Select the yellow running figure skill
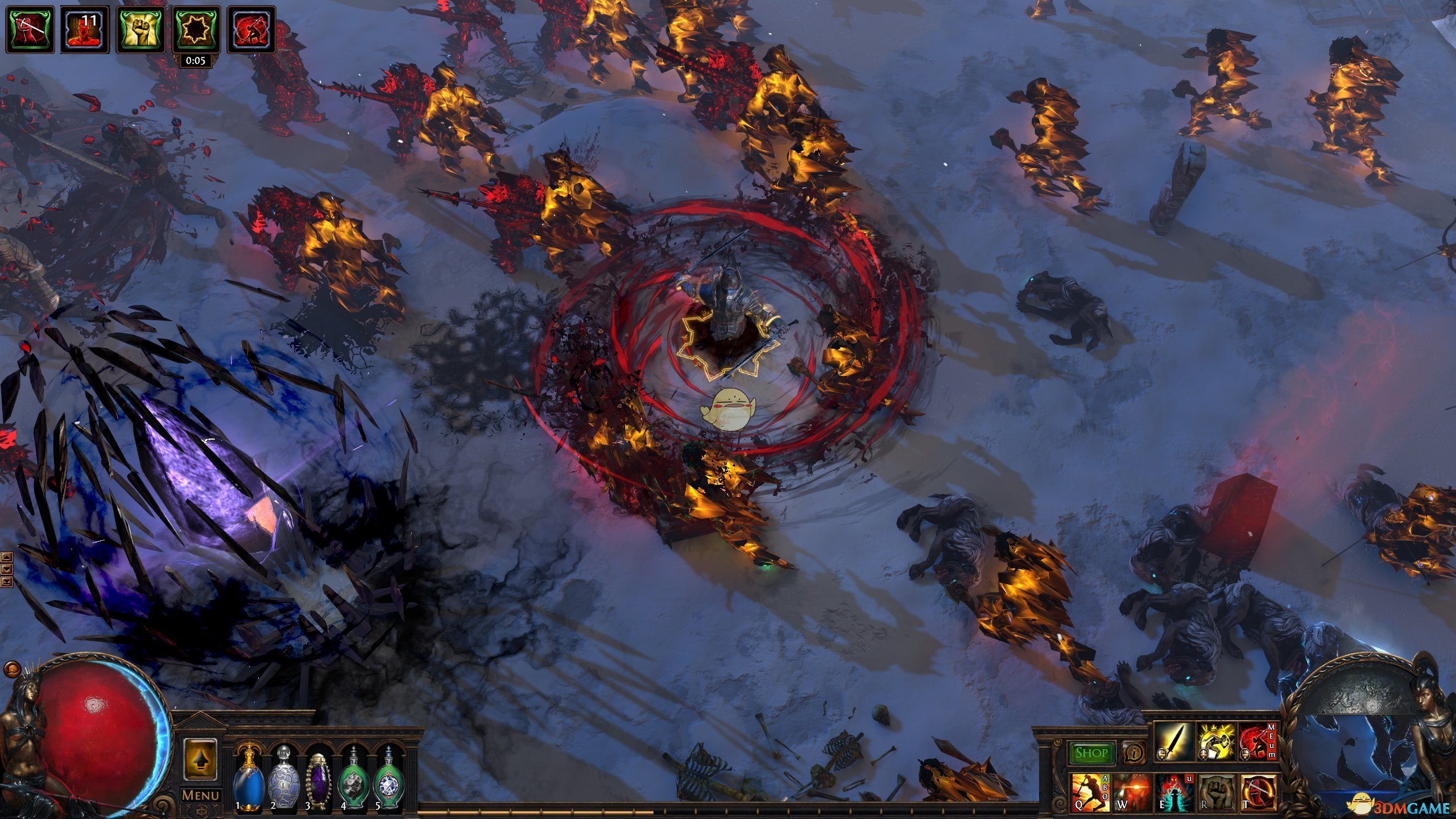1456x819 pixels. tap(1216, 742)
